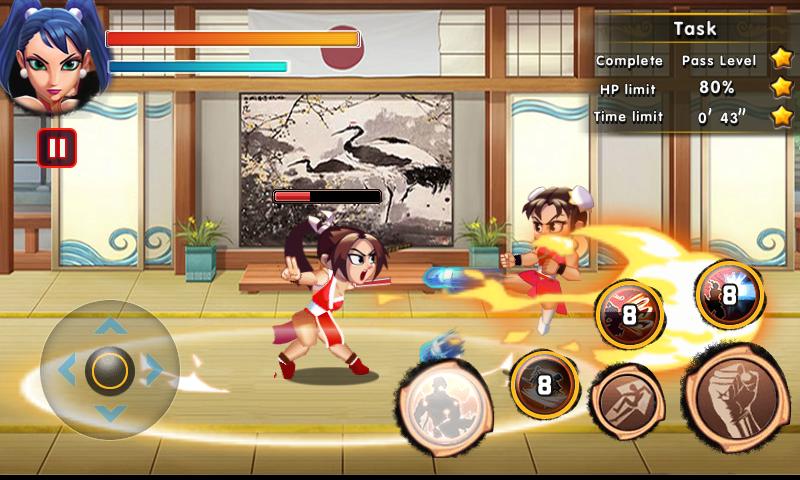Screen dimensions: 800x480
Task: Tap the joystick's down arrow
Action: click(x=109, y=412)
